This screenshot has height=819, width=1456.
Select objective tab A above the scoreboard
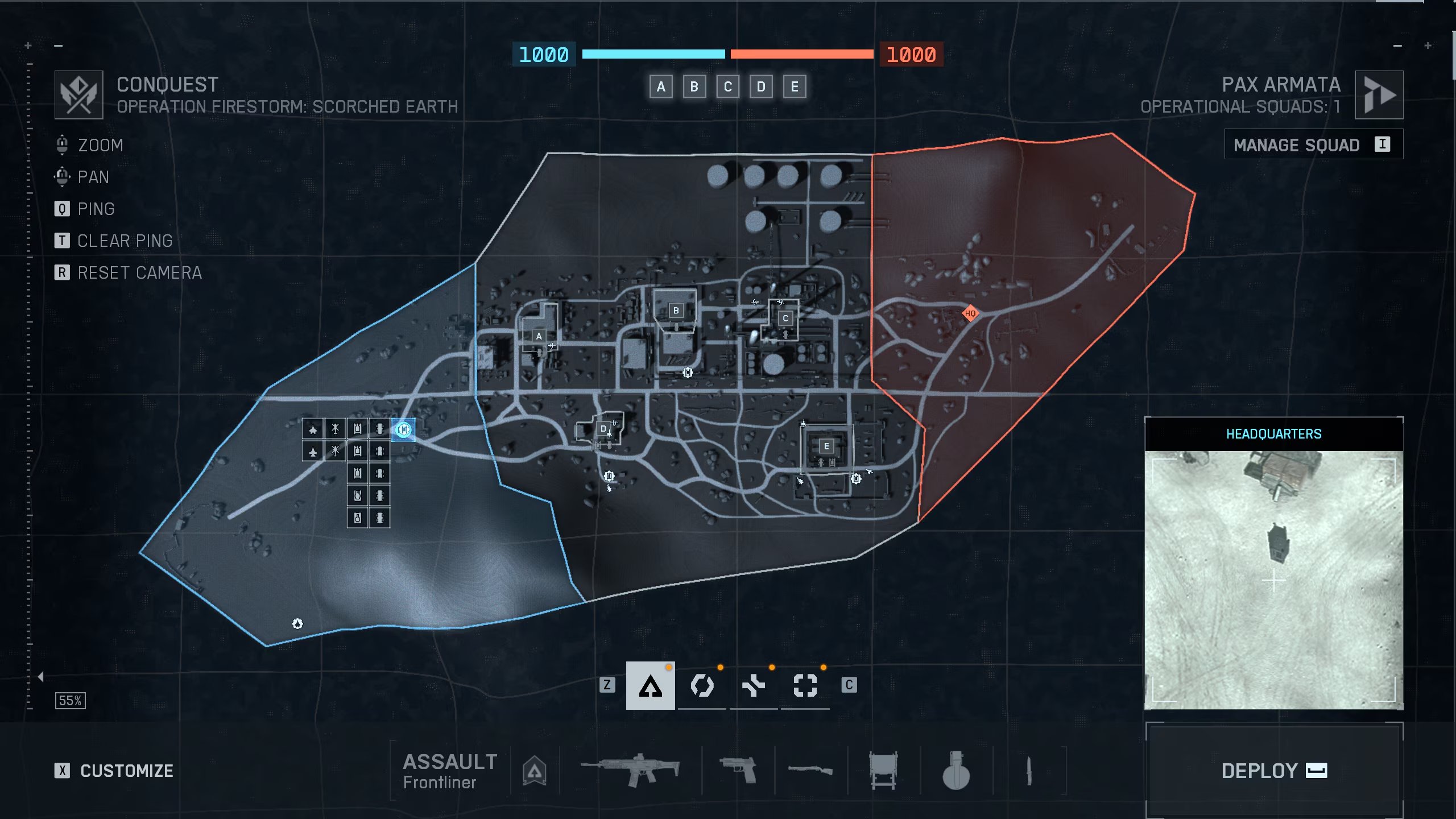tap(661, 87)
